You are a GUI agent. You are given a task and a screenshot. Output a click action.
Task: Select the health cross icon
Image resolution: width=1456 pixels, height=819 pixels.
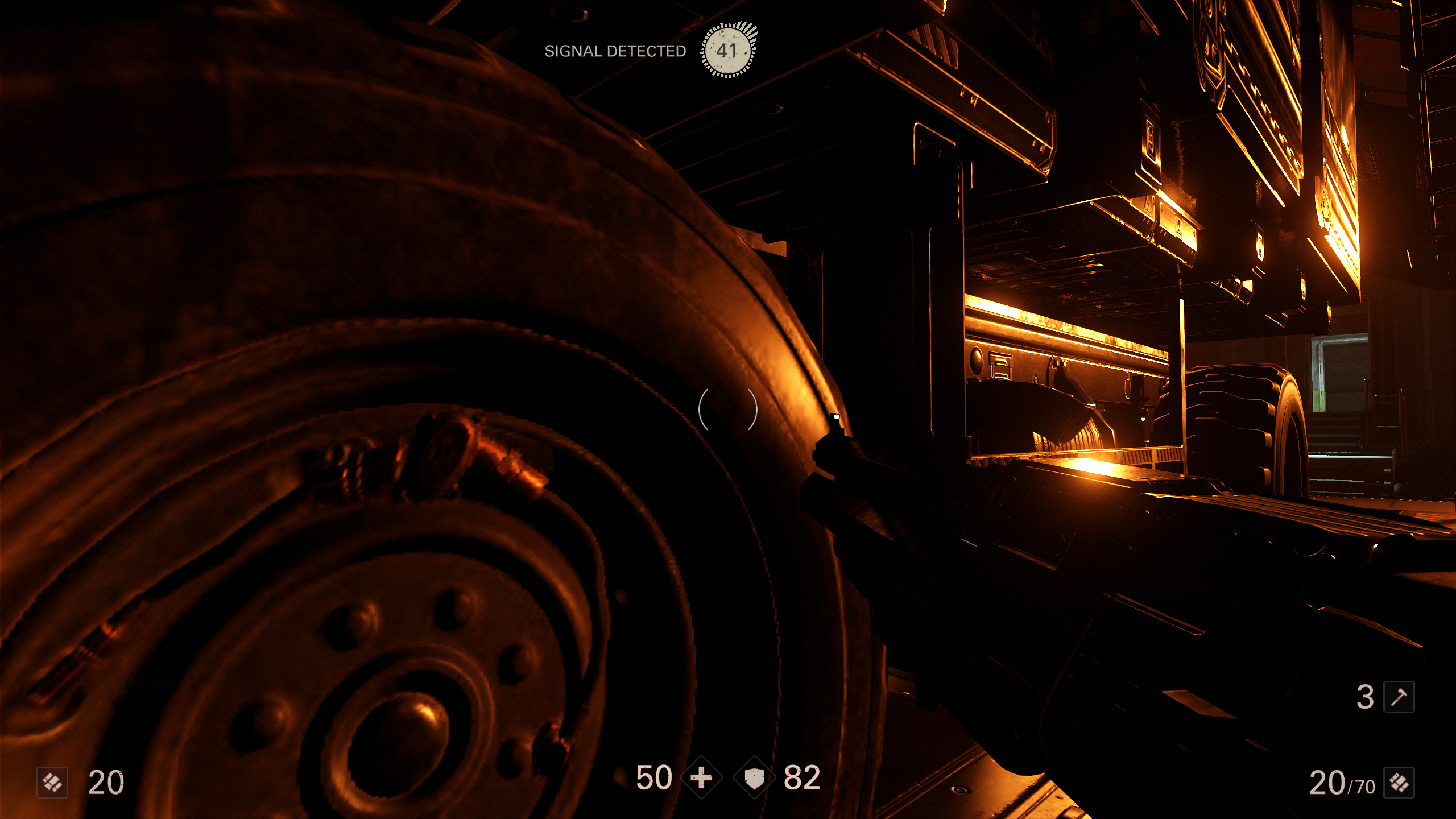pos(702,777)
